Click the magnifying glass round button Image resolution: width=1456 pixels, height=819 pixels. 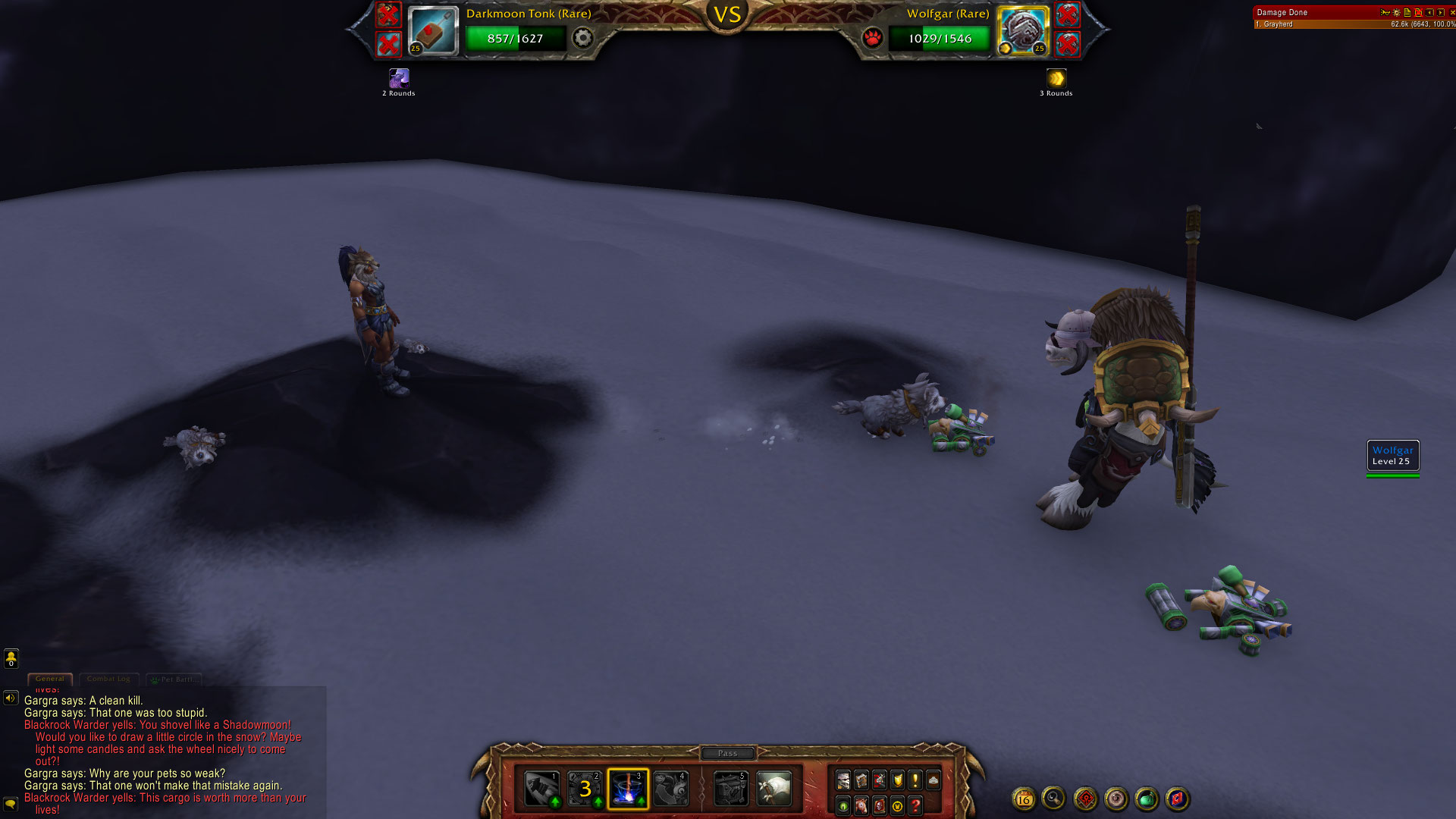click(1053, 798)
